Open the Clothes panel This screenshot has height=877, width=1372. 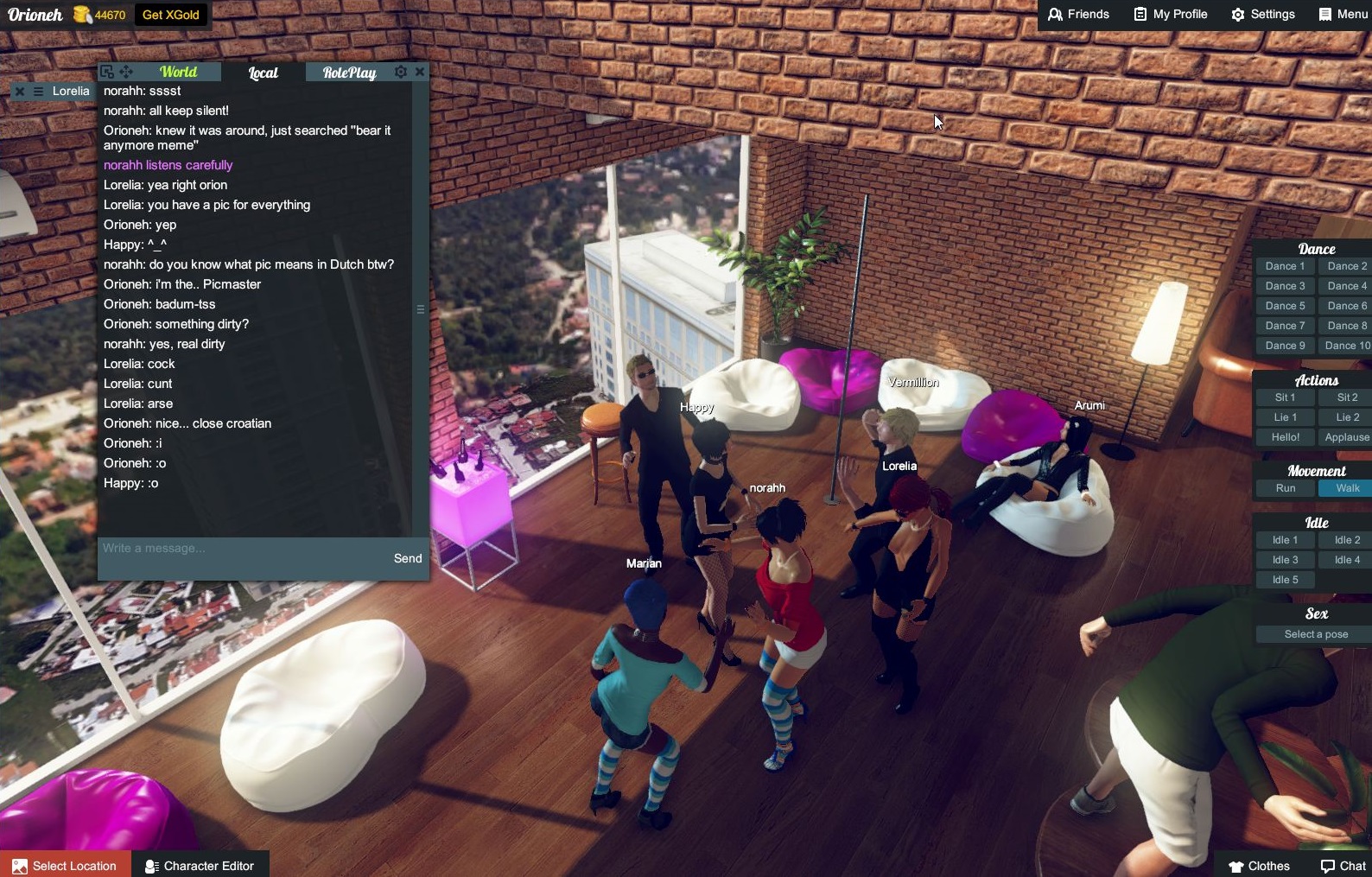(x=1259, y=865)
